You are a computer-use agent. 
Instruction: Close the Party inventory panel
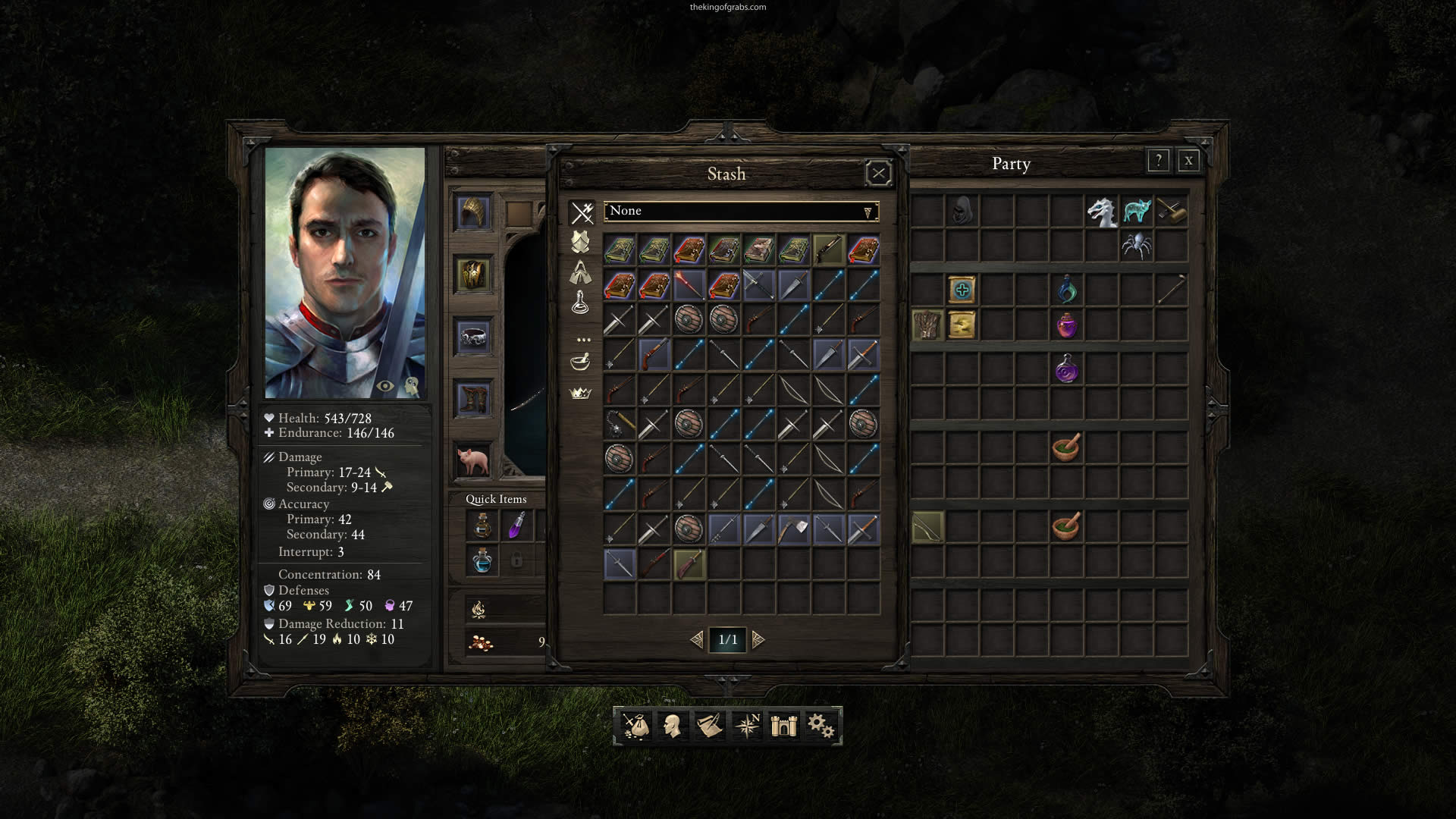pos(1188,161)
